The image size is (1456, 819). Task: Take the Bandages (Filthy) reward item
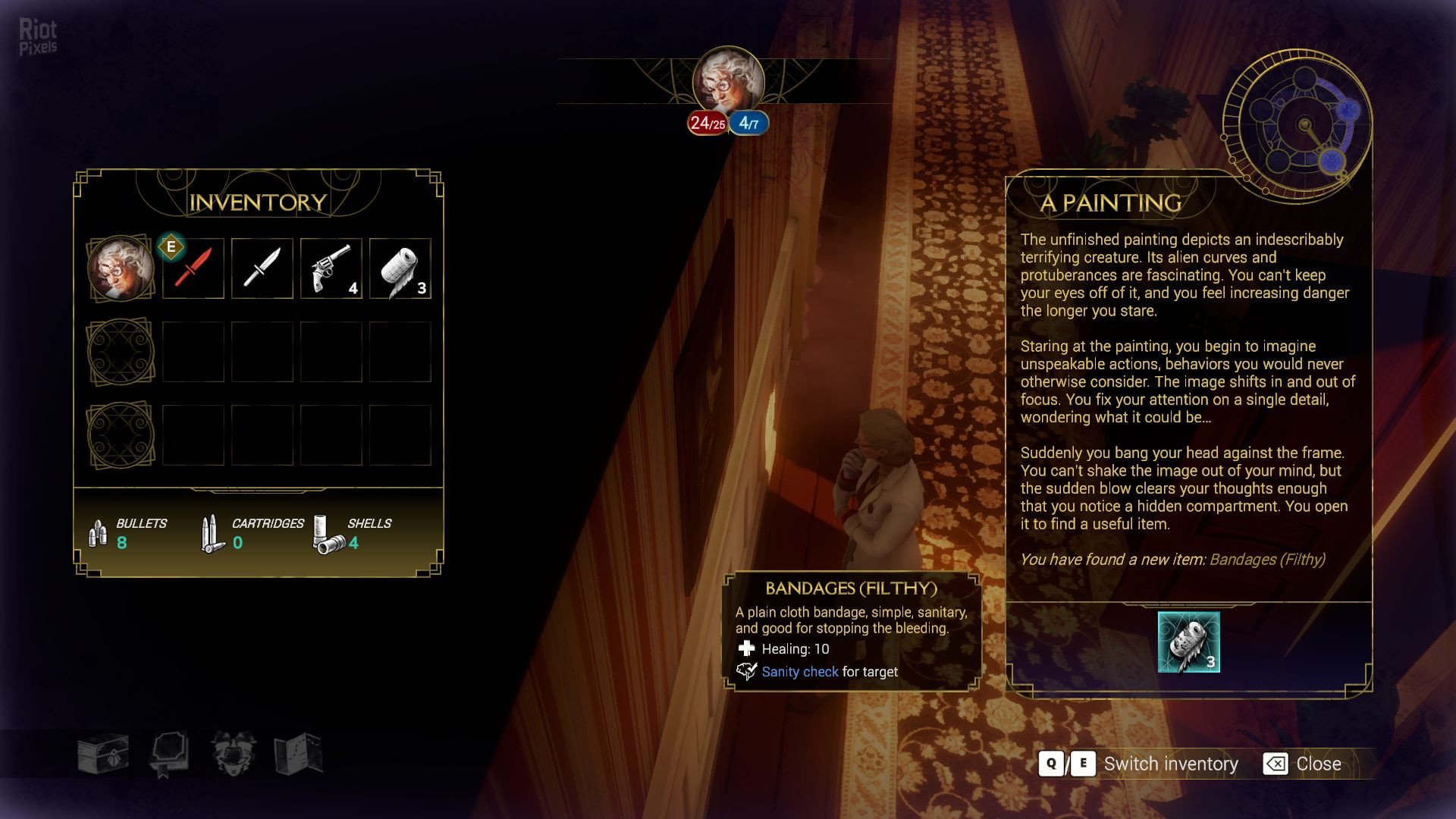1188,642
